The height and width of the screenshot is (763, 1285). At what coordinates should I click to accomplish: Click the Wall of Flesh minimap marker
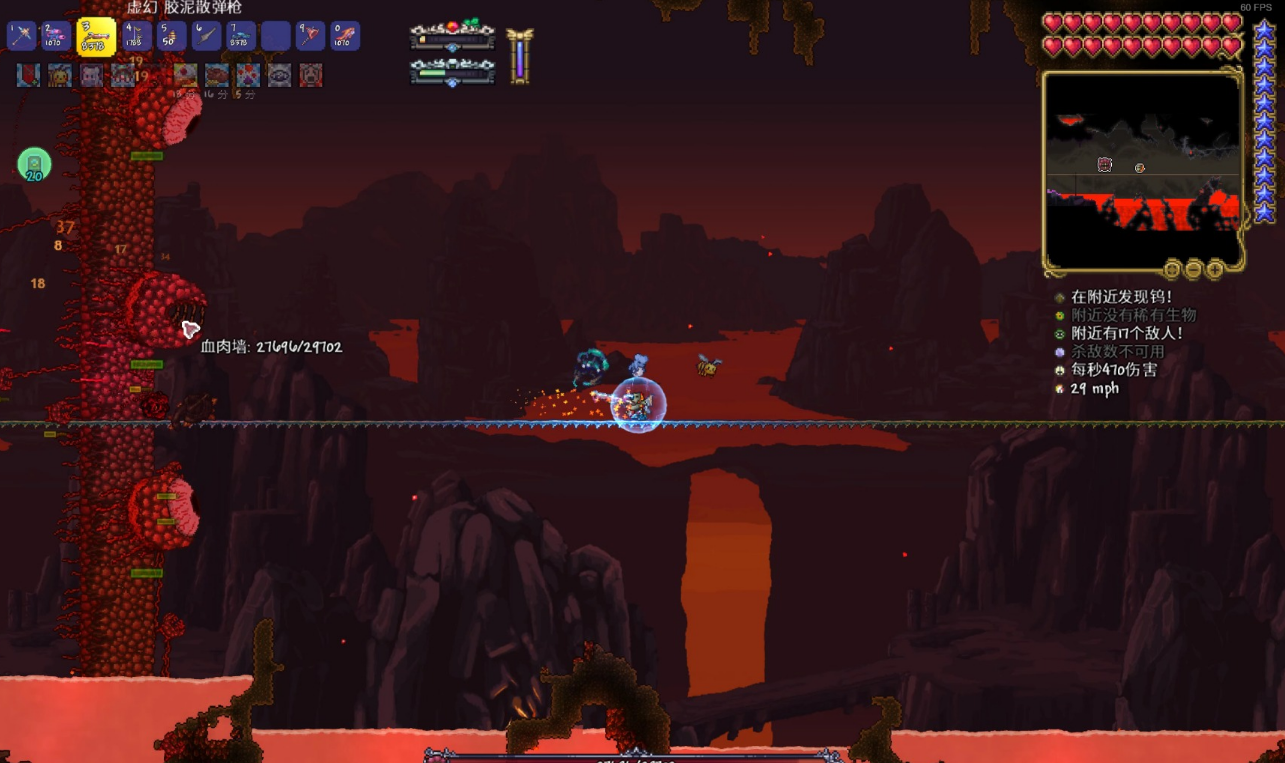[x=1105, y=164]
